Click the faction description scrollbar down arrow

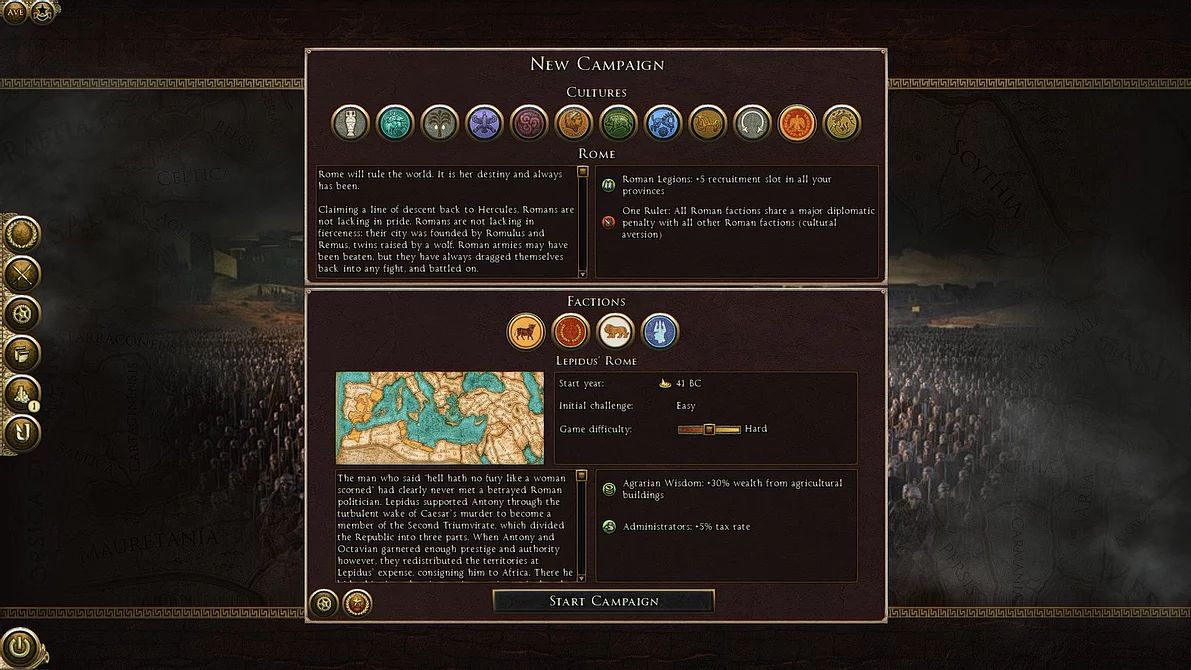point(582,577)
